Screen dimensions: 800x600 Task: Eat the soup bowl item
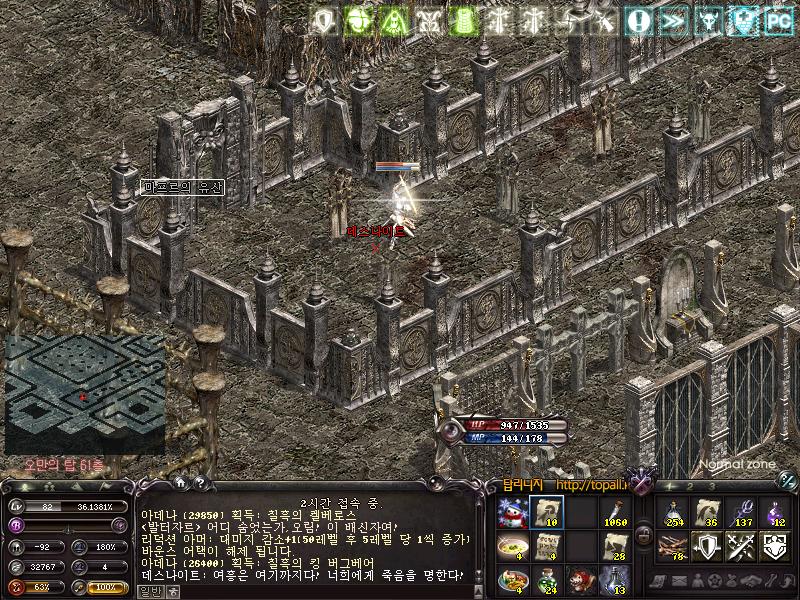click(x=513, y=546)
